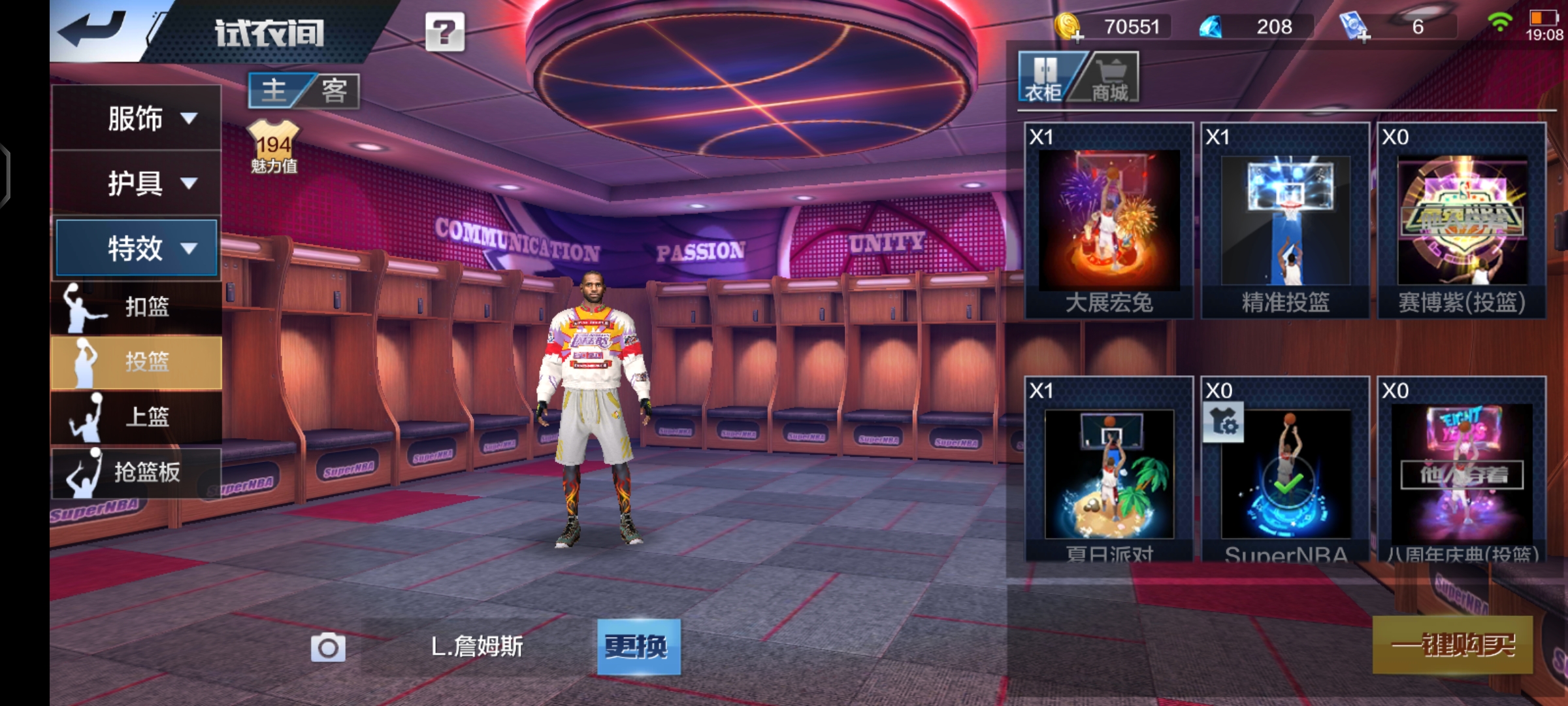
Task: Buy everything with the 一键购买 button
Action: (x=1452, y=645)
